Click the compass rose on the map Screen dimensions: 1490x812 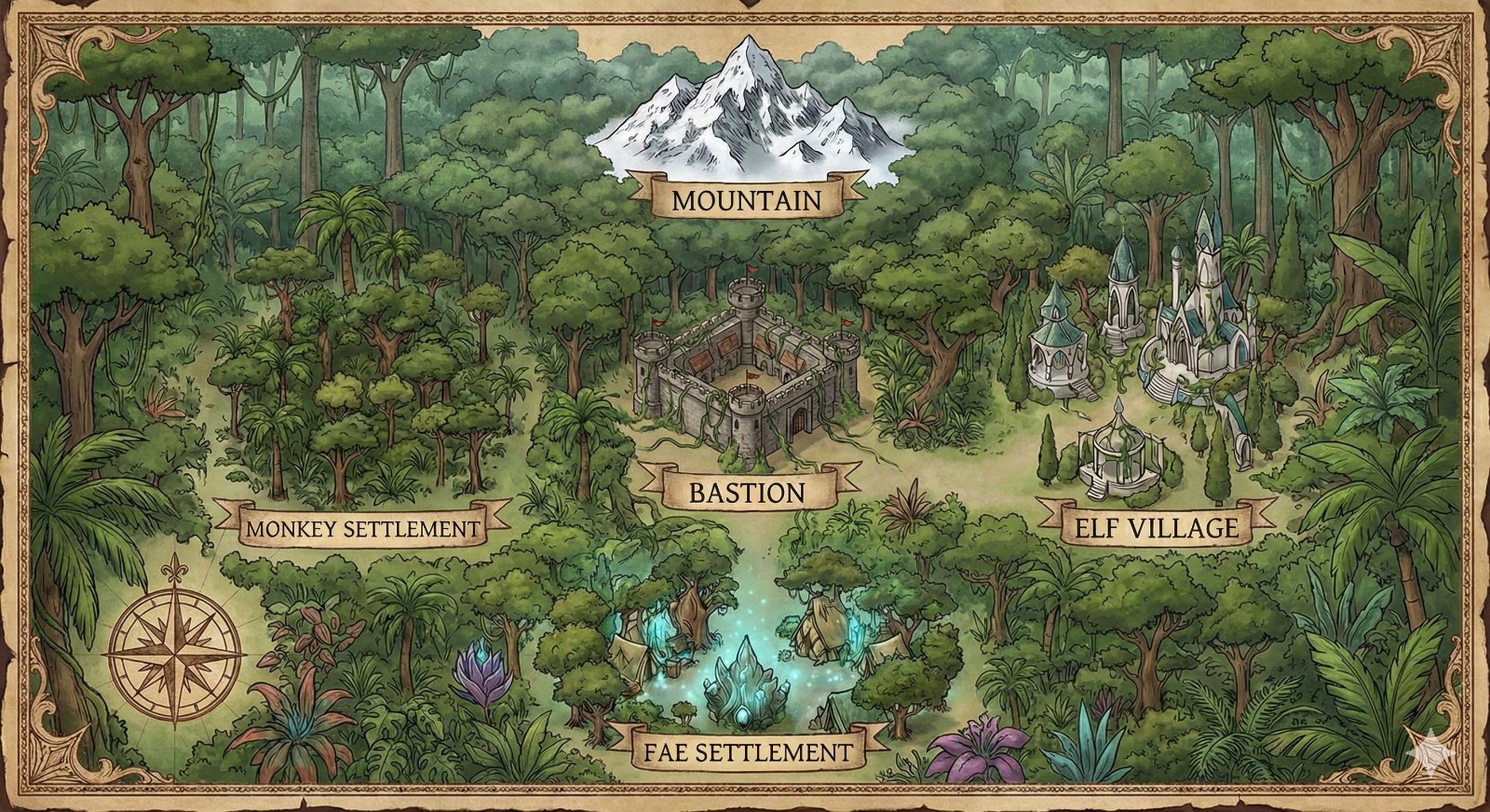pyautogui.click(x=176, y=644)
